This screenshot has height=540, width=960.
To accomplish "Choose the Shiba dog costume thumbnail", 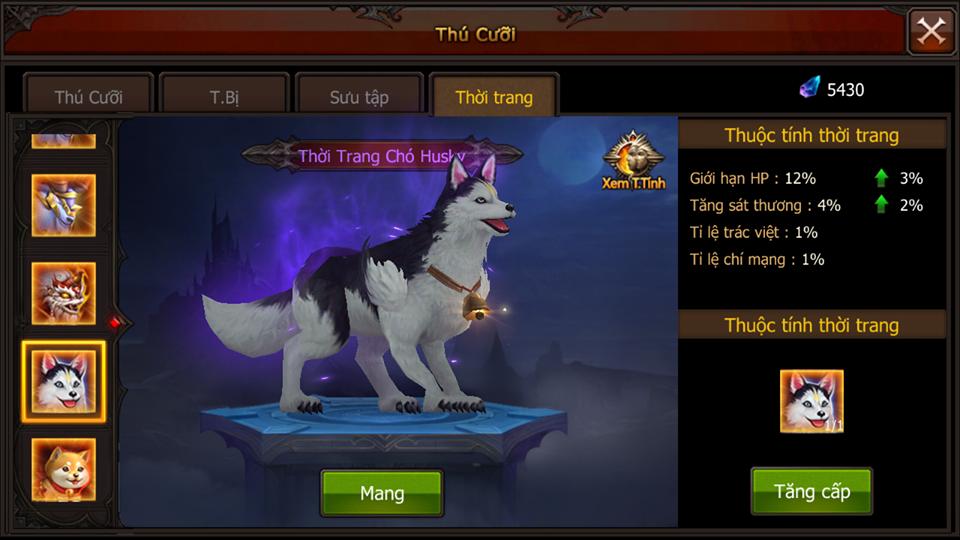I will coord(64,469).
